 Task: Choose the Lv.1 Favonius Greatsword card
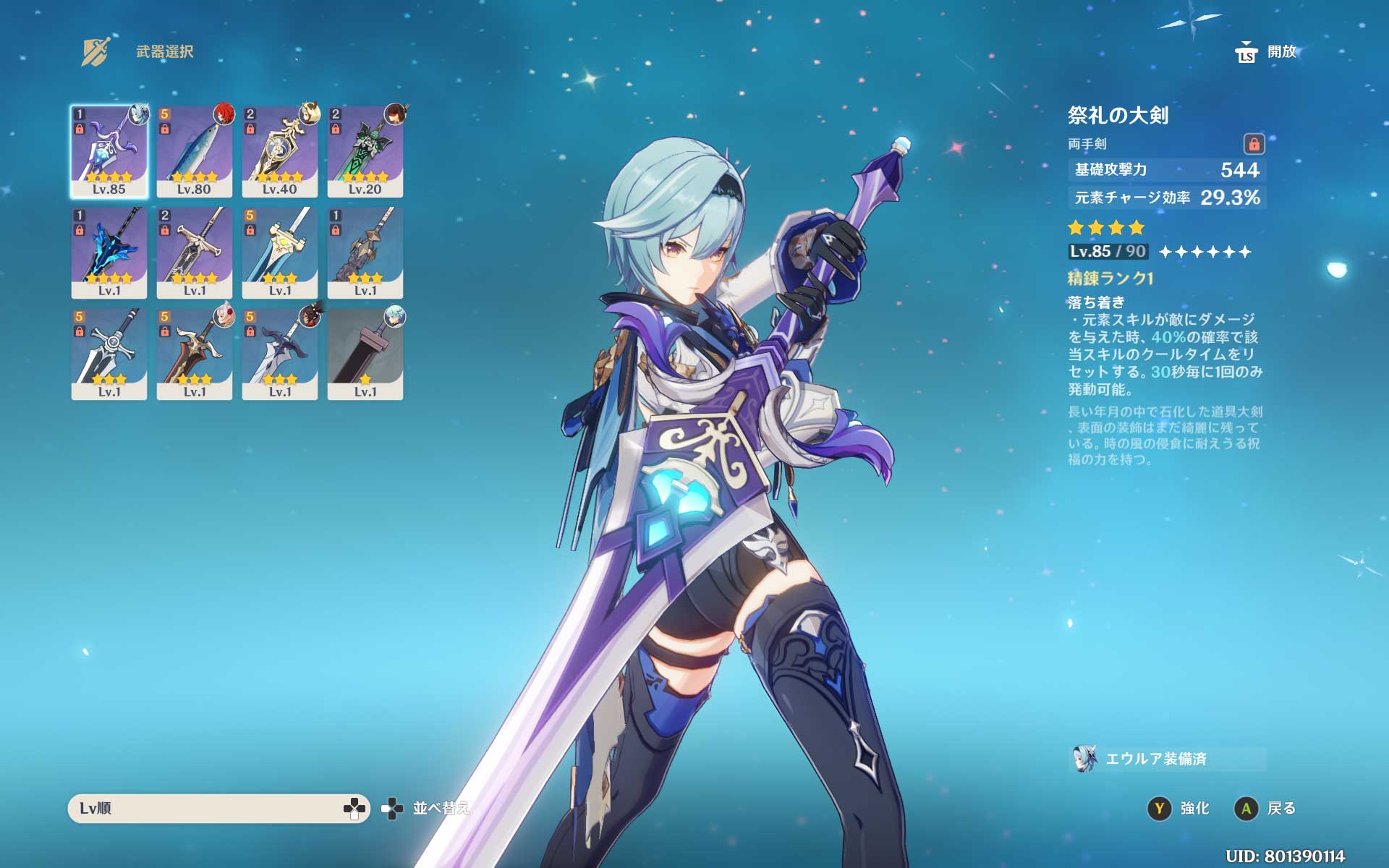(x=195, y=252)
